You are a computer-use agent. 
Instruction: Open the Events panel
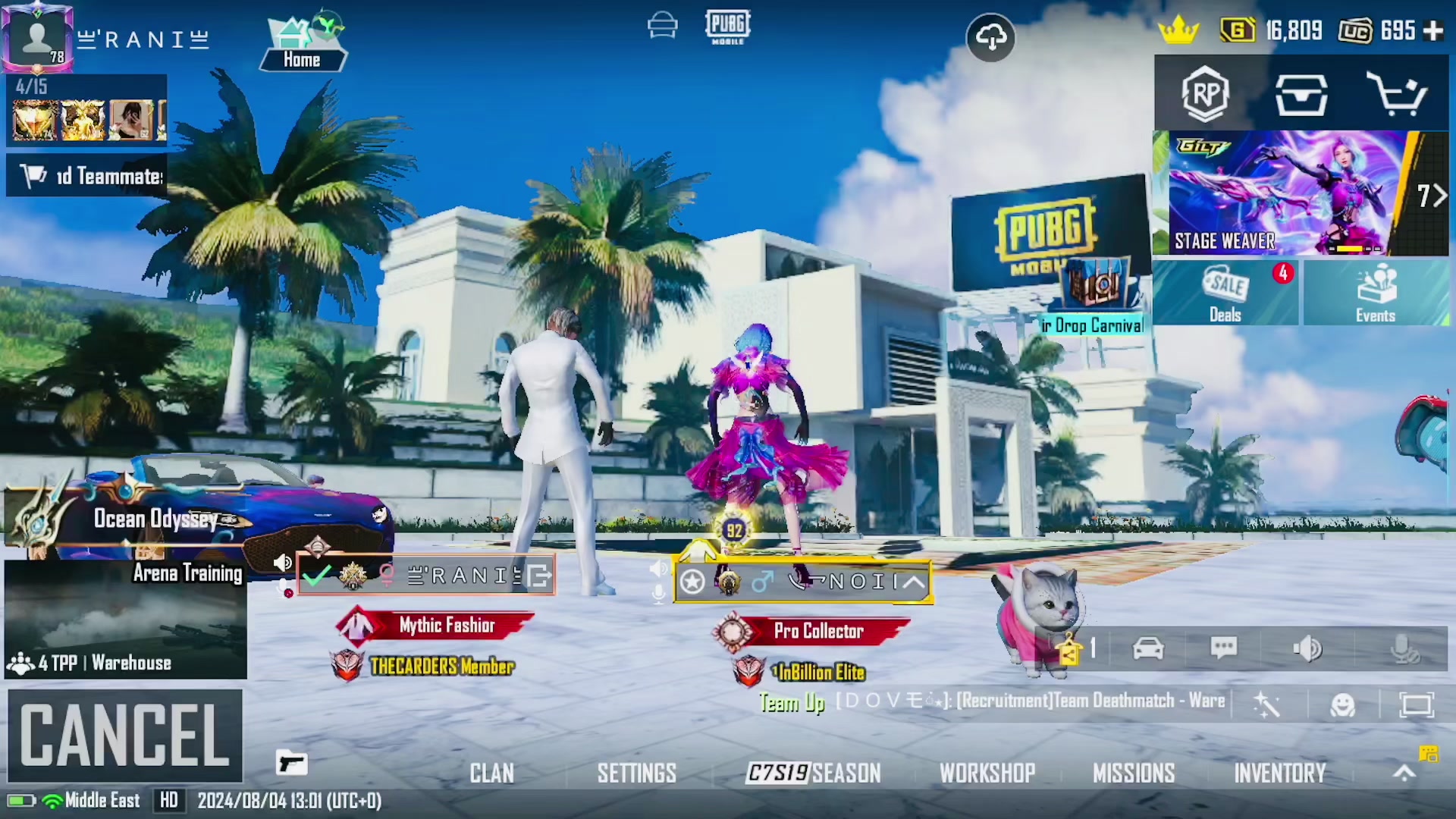(1376, 293)
